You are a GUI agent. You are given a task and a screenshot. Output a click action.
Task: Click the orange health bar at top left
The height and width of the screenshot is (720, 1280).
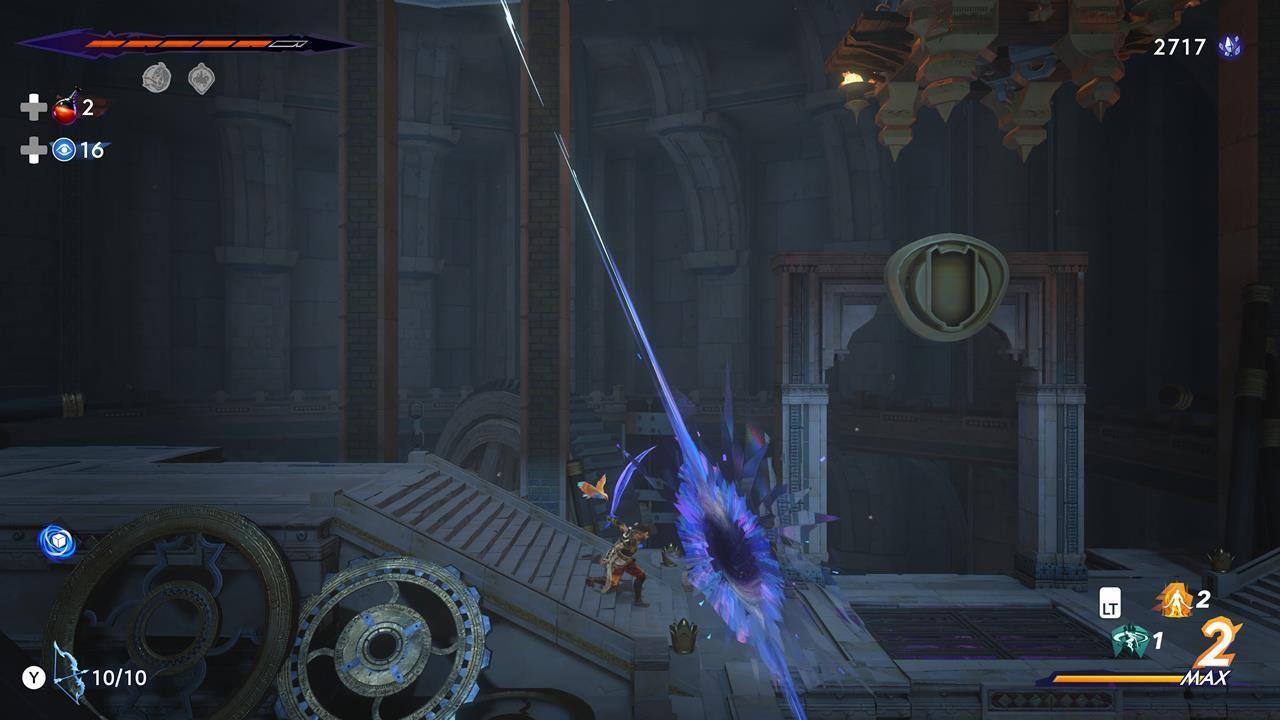tap(180, 44)
